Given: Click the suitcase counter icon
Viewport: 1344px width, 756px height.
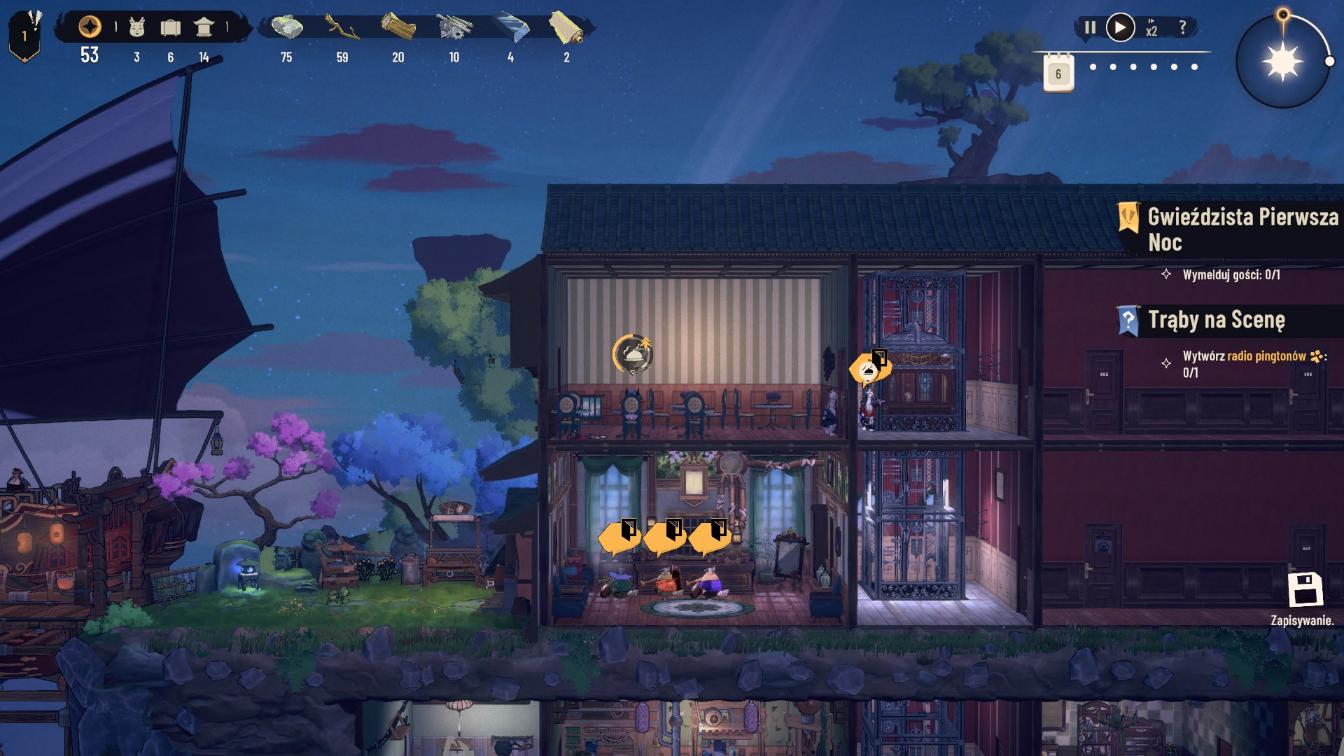Looking at the screenshot, I should 170,27.
